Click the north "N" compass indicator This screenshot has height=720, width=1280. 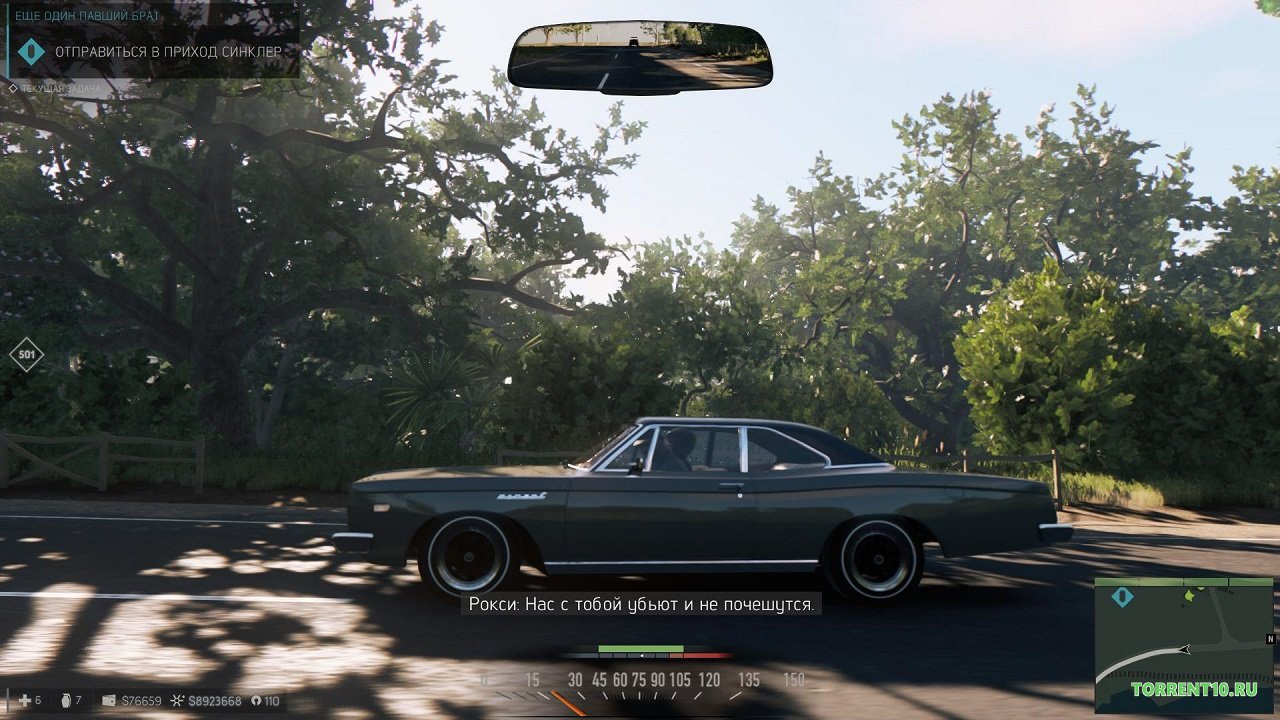(1270, 639)
